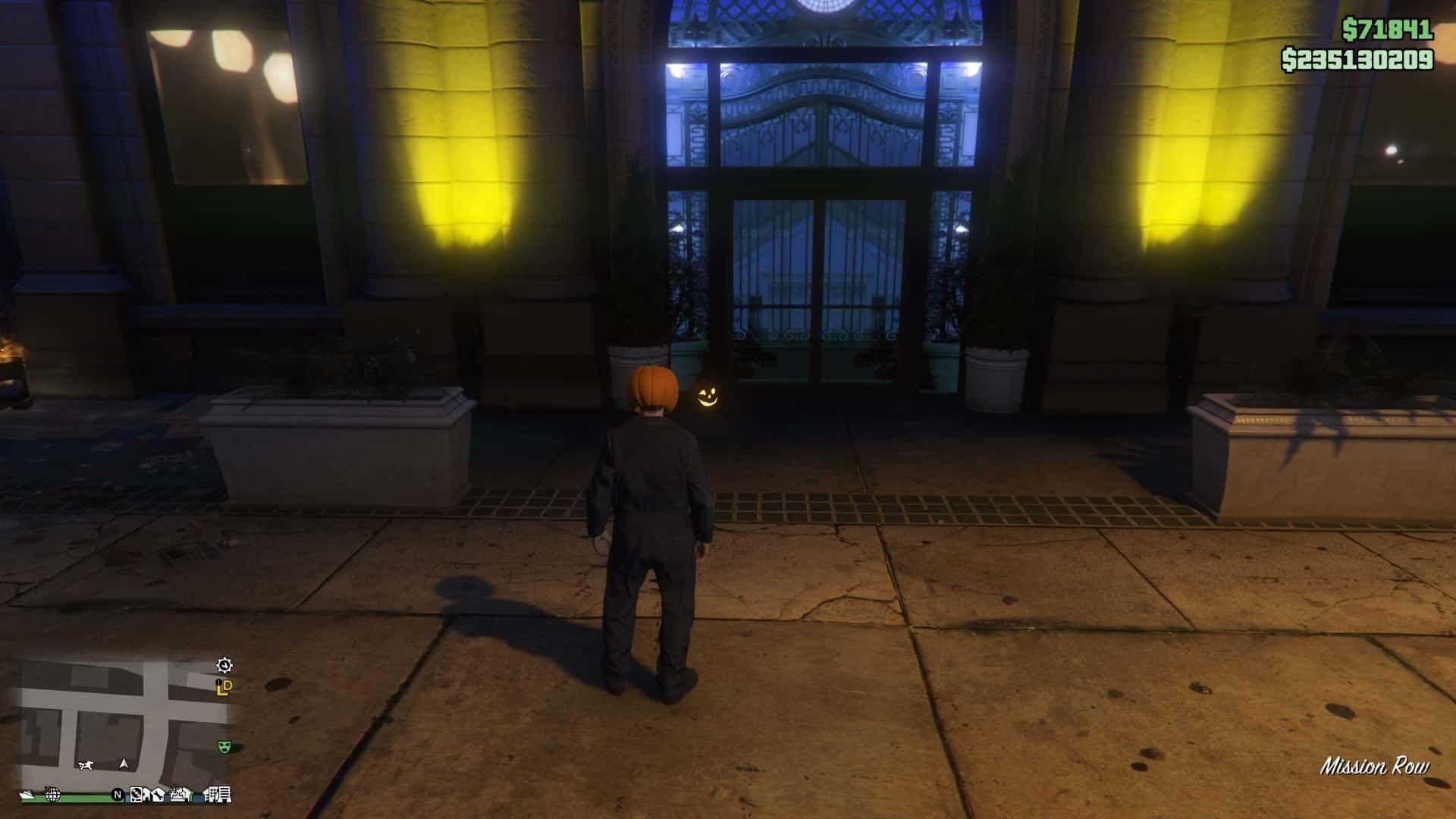Click the gear blip on the minimap

point(224,666)
